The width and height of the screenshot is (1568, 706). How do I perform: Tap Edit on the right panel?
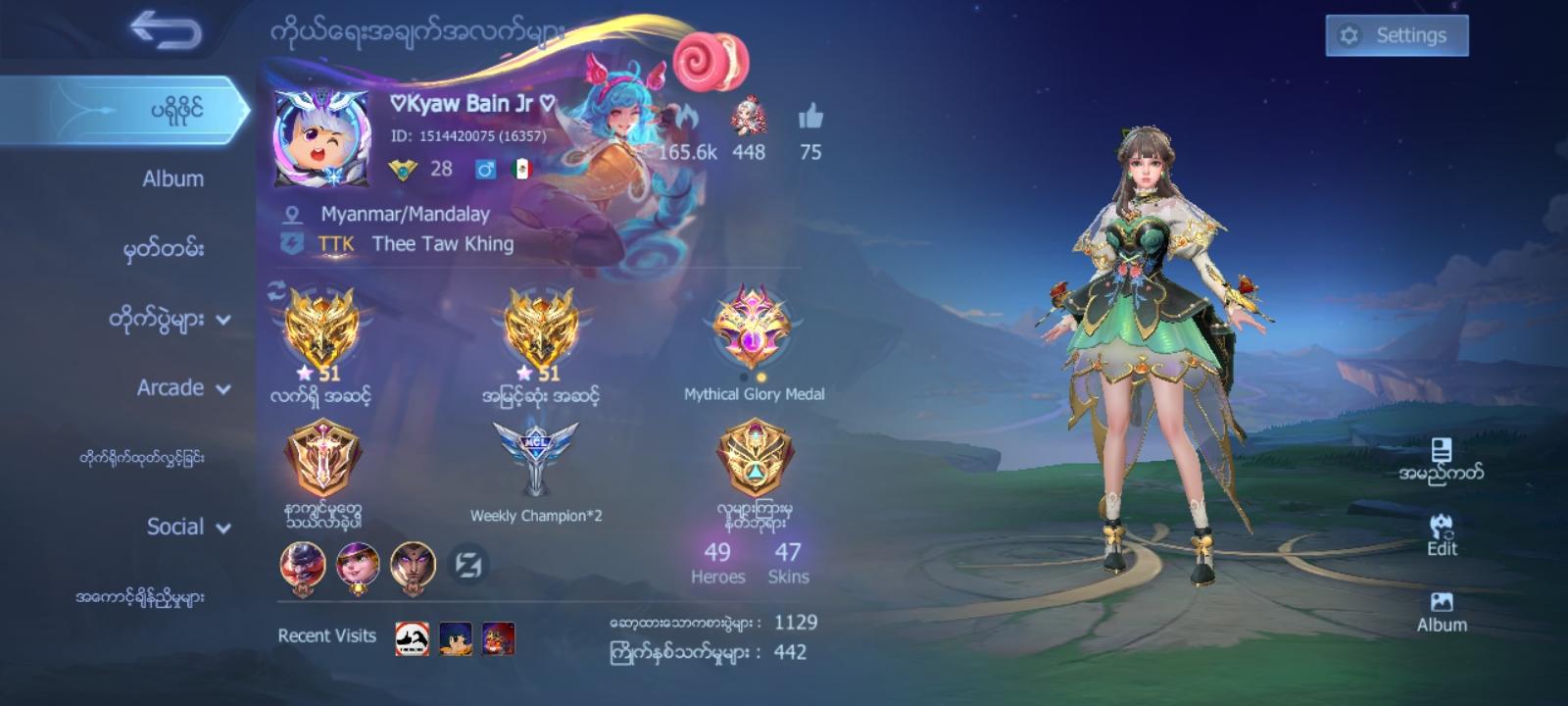pyautogui.click(x=1441, y=534)
